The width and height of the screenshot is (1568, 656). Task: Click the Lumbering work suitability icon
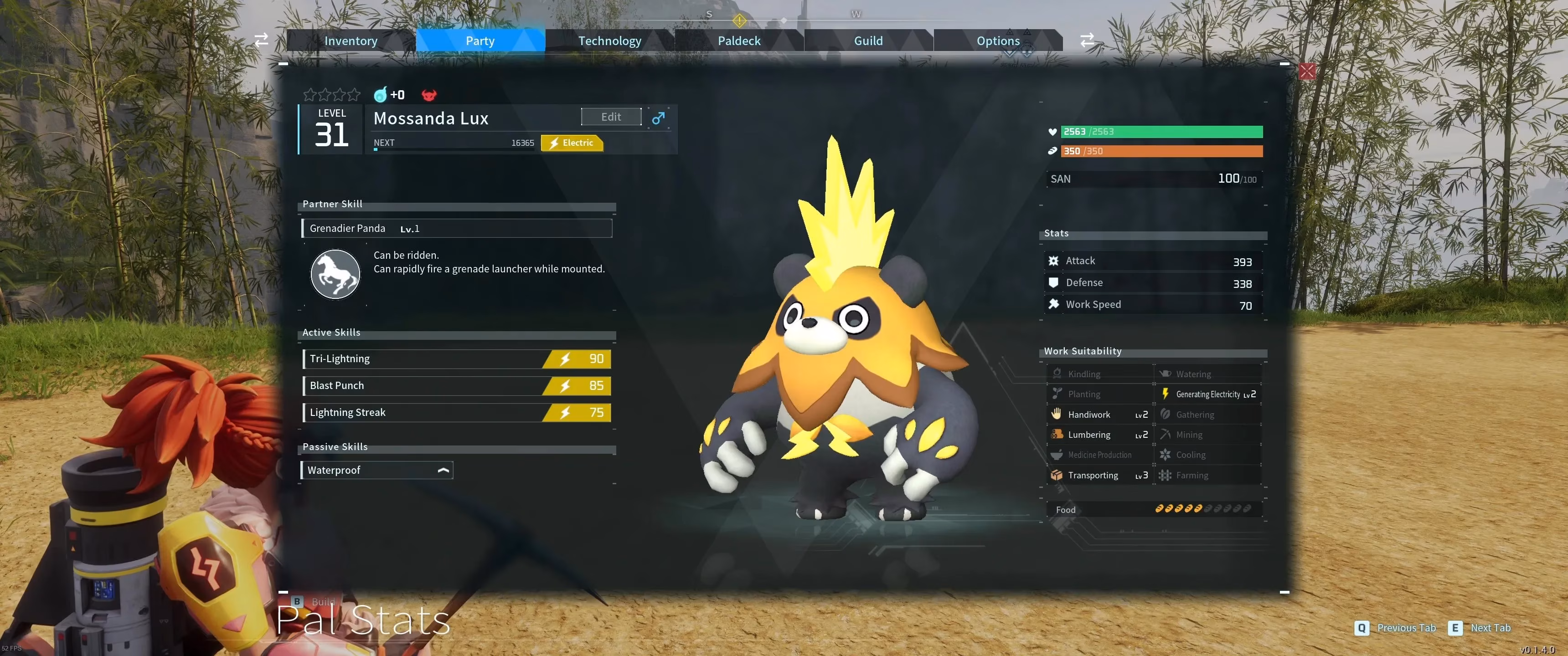pos(1057,435)
